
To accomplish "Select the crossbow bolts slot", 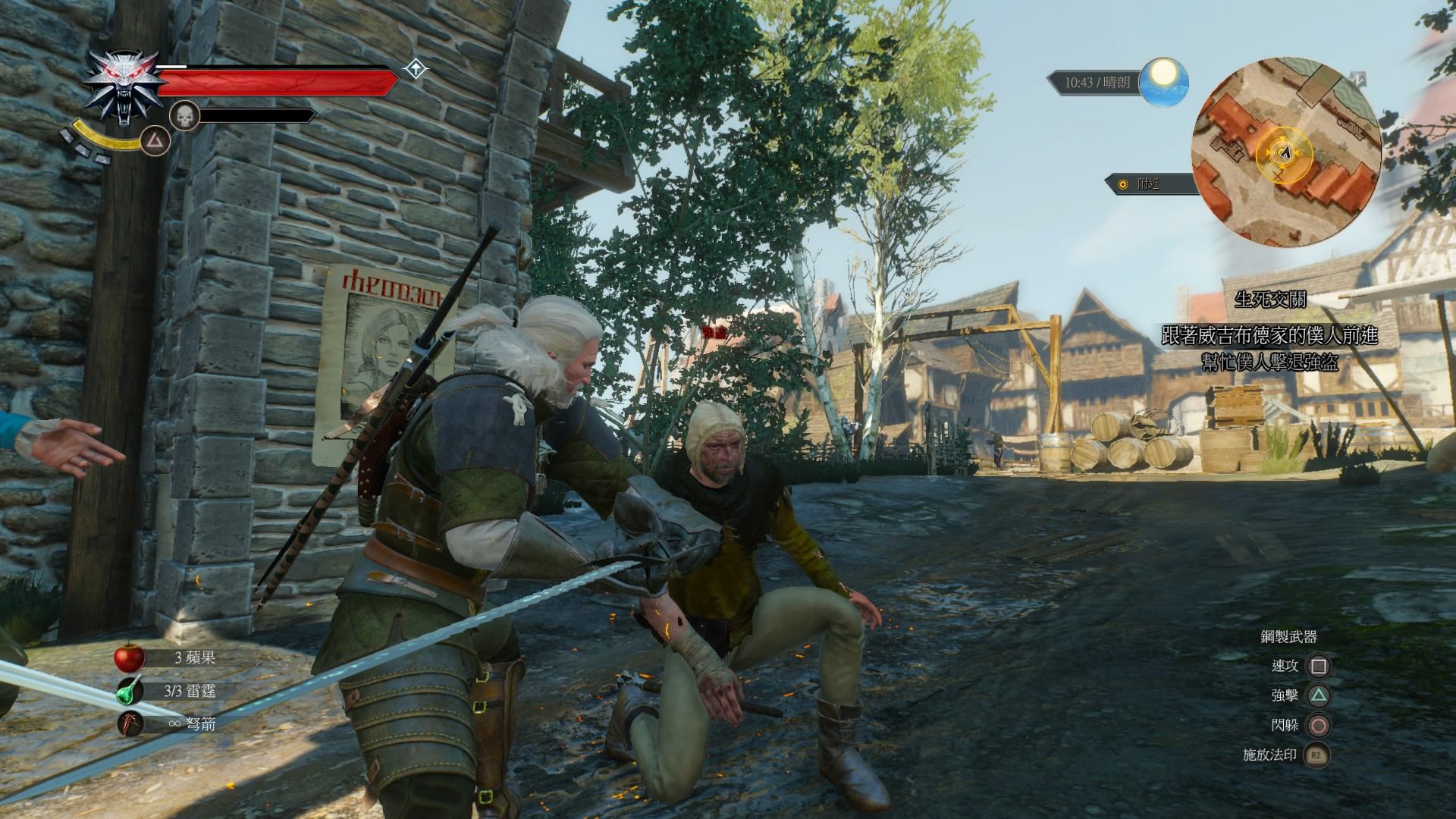I will 130,723.
